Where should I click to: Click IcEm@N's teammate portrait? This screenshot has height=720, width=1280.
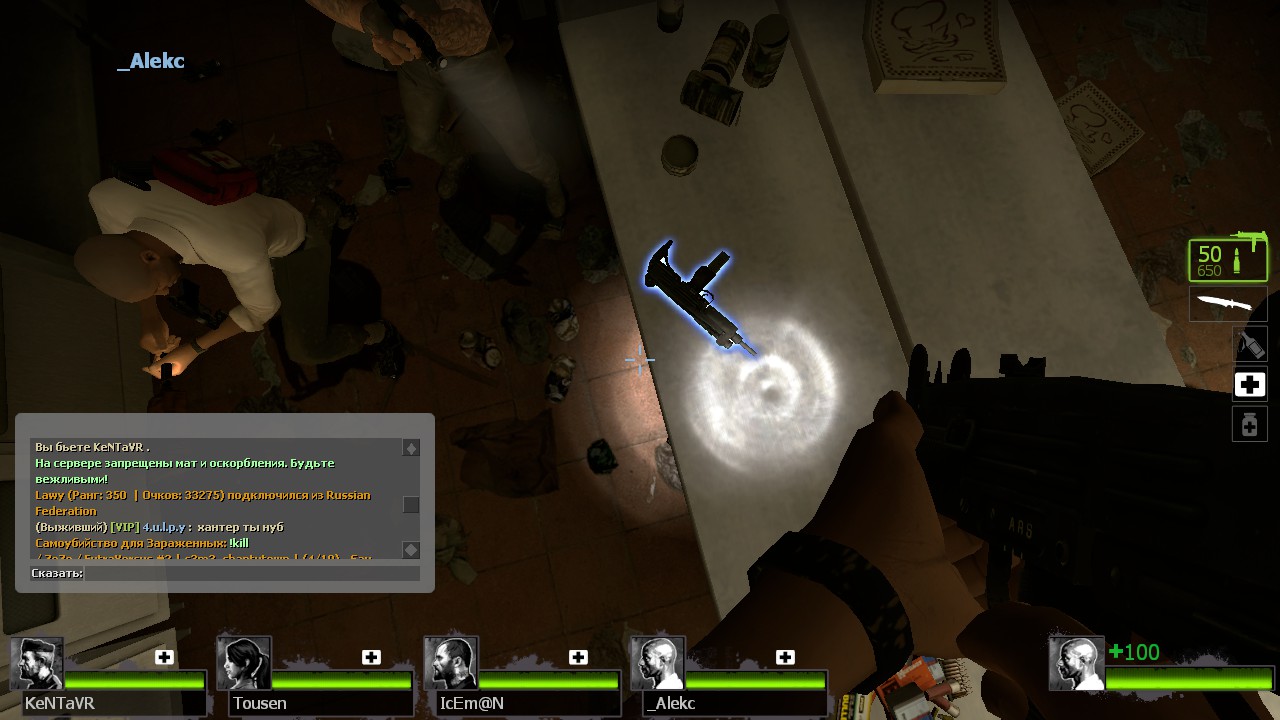(450, 663)
